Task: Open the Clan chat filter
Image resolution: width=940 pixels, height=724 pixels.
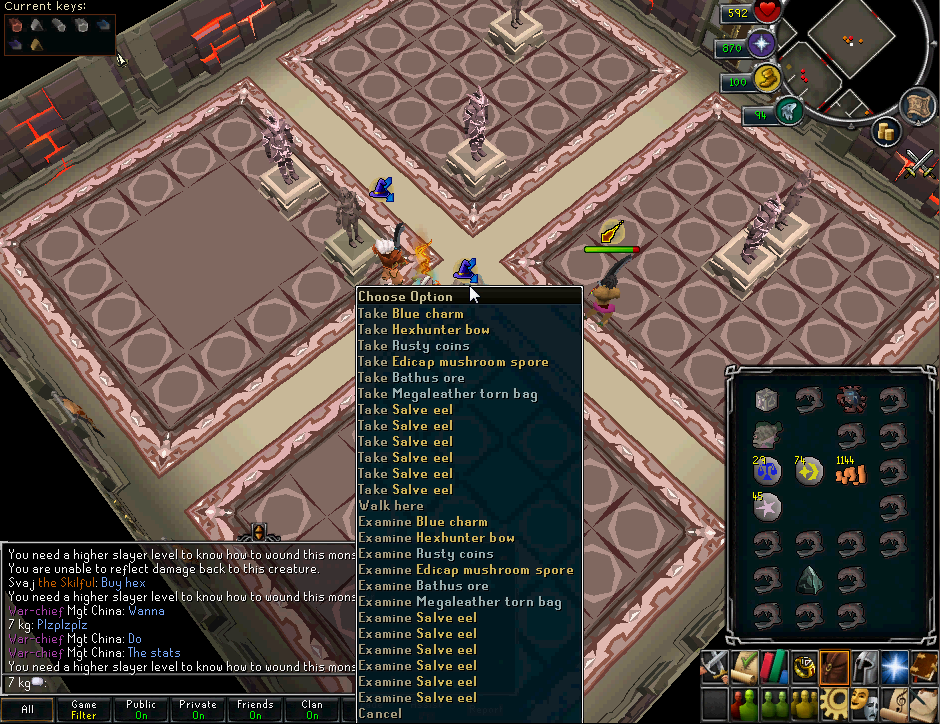Action: (x=312, y=710)
